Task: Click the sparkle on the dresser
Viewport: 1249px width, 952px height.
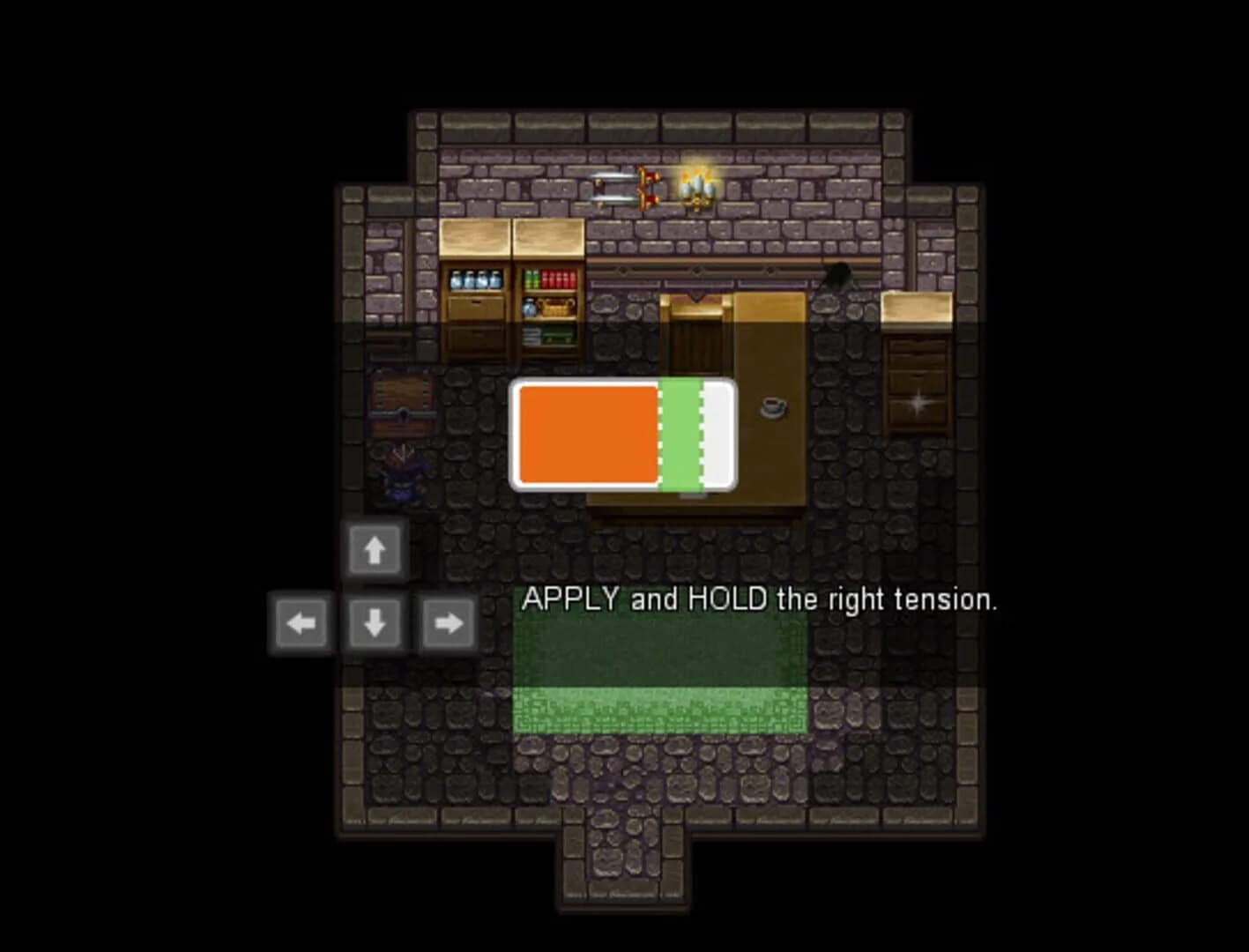Action: tap(918, 401)
